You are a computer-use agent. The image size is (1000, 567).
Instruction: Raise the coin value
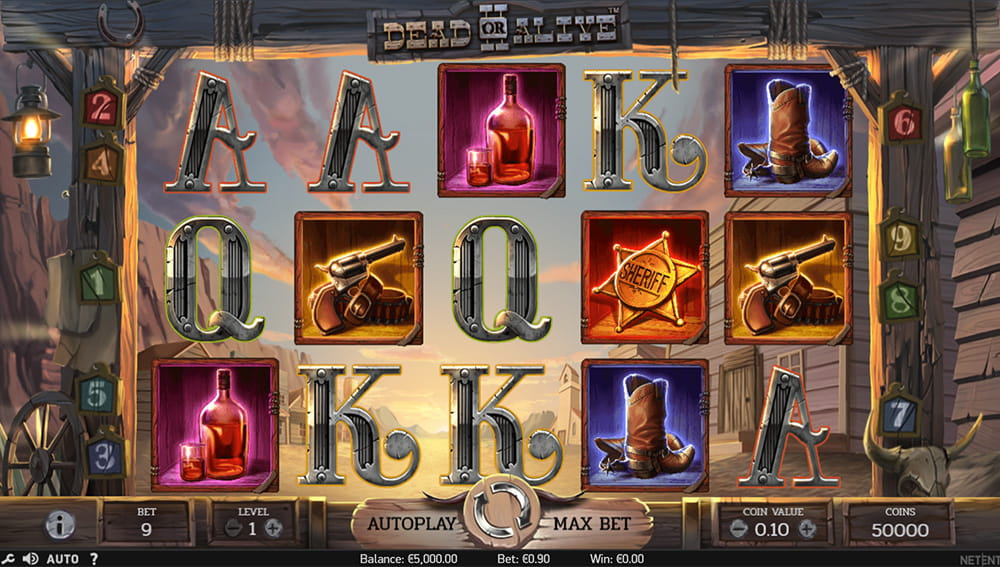tap(806, 529)
